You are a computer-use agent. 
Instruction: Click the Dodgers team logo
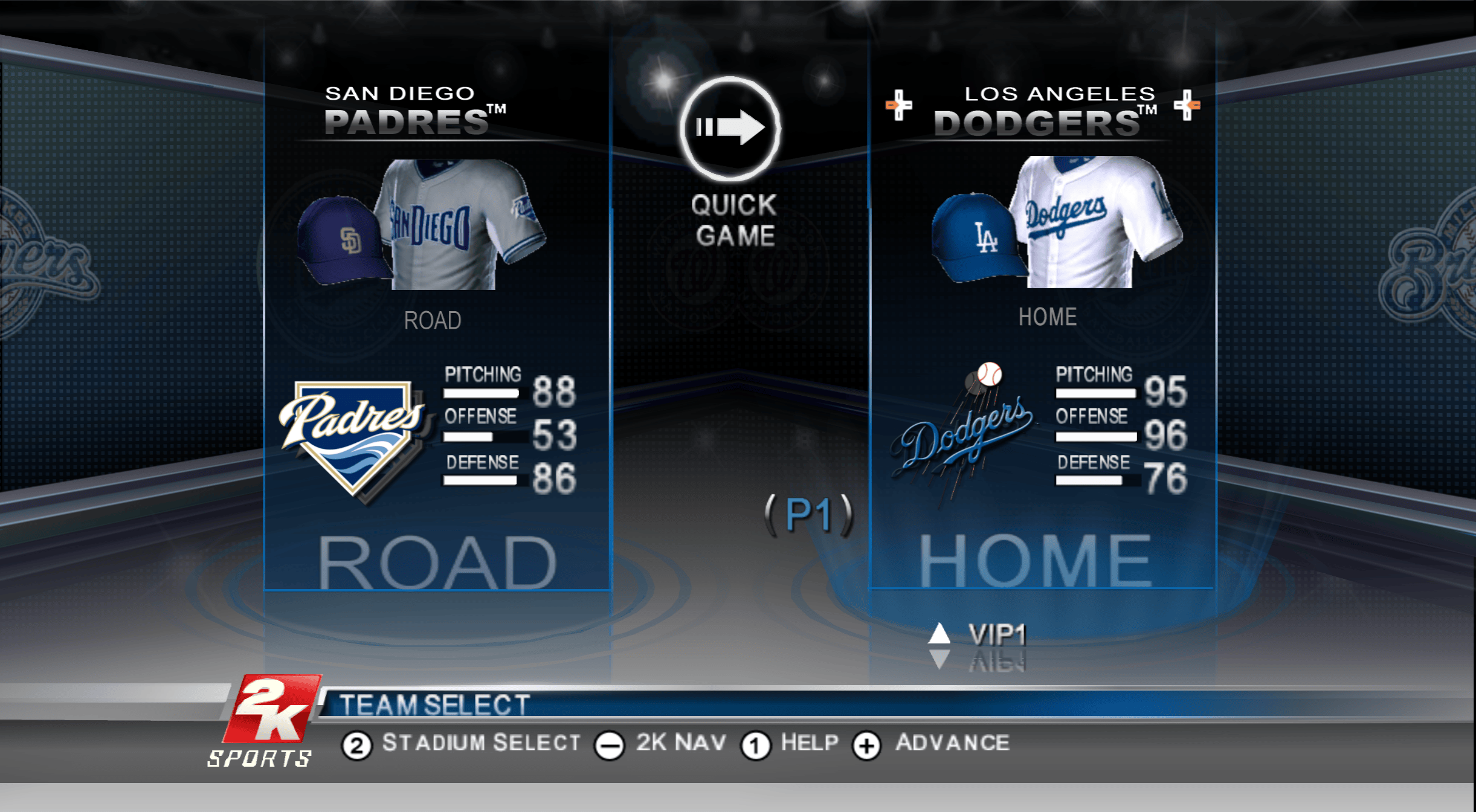(963, 432)
